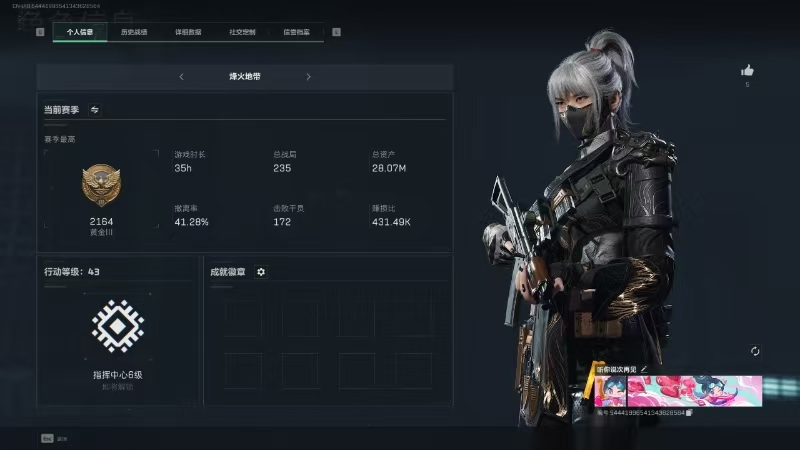Toggle the season switch icon next to 当前赛季
The height and width of the screenshot is (450, 800).
click(95, 109)
